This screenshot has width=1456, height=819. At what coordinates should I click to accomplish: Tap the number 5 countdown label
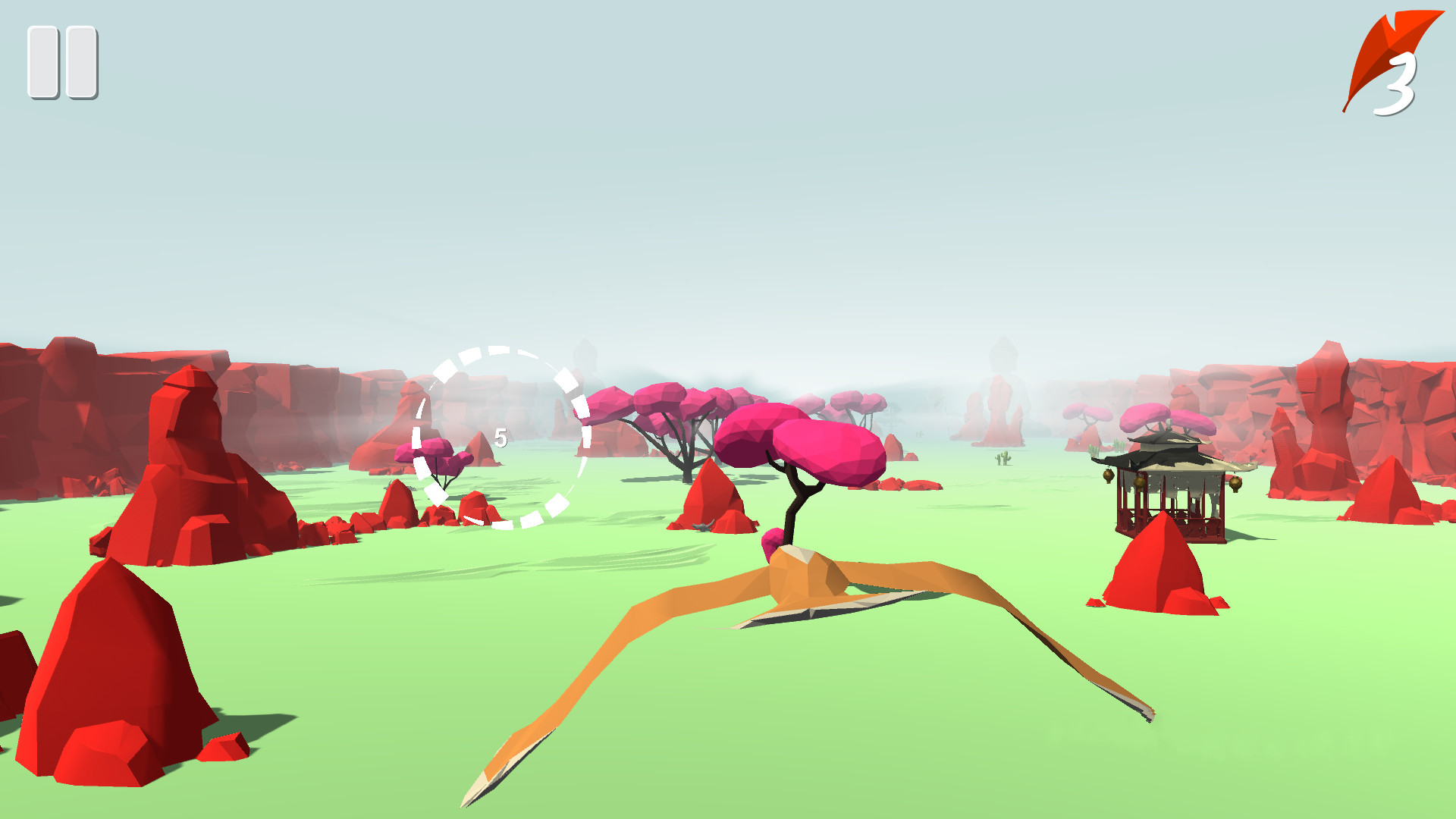(500, 438)
